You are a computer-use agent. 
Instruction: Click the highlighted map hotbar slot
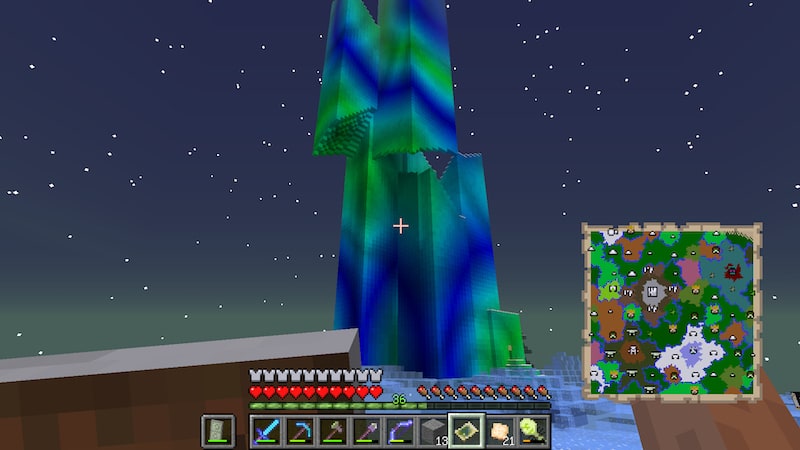pyautogui.click(x=466, y=431)
